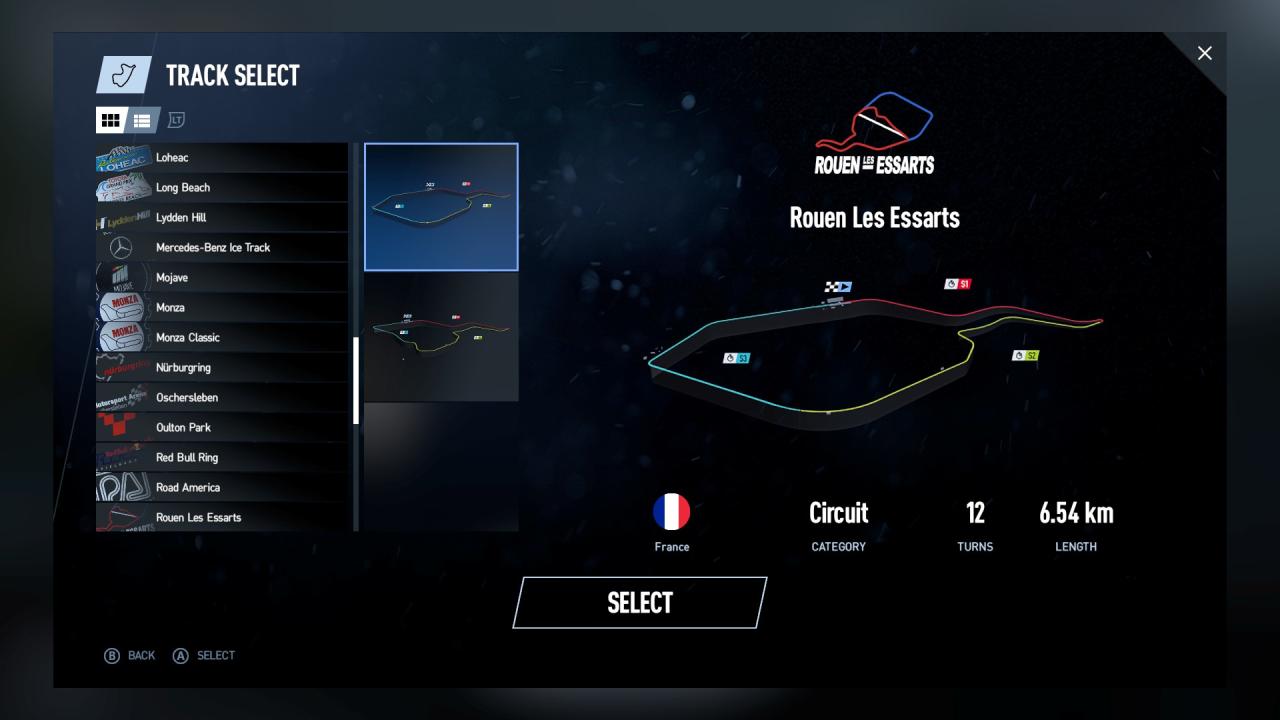Viewport: 1280px width, 720px height.
Task: Choose Nürburgring circuit
Action: [222, 367]
